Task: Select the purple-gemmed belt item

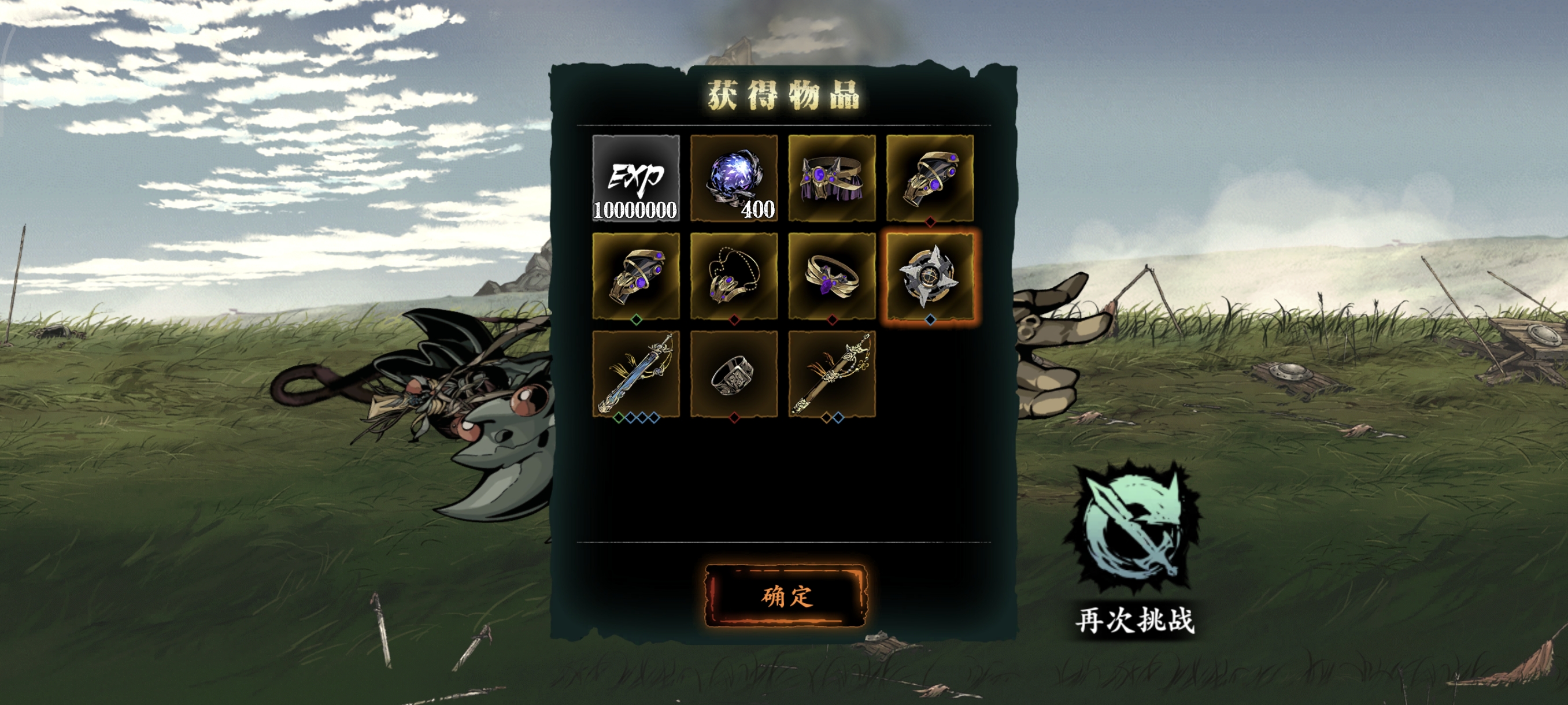Action: tap(831, 177)
